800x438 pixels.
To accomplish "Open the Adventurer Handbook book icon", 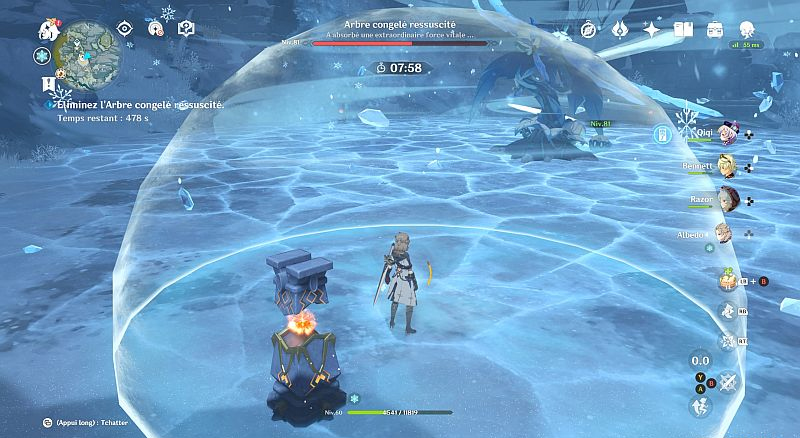I will click(x=684, y=30).
